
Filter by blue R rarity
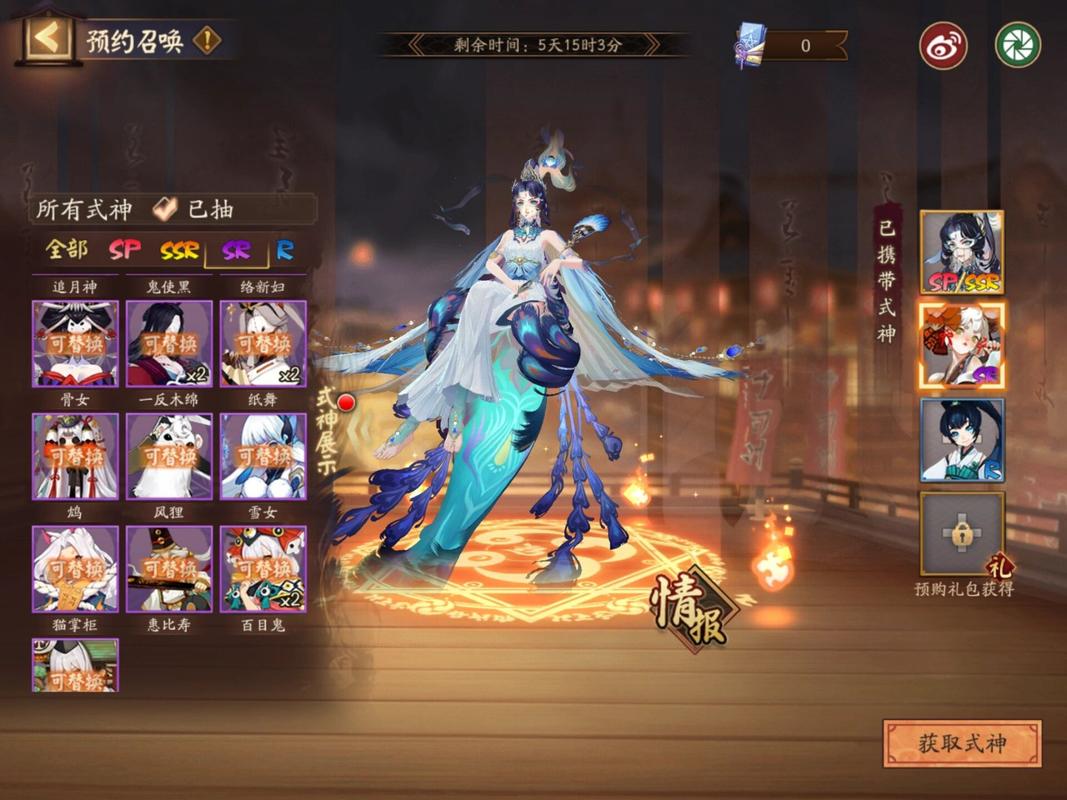(x=286, y=250)
